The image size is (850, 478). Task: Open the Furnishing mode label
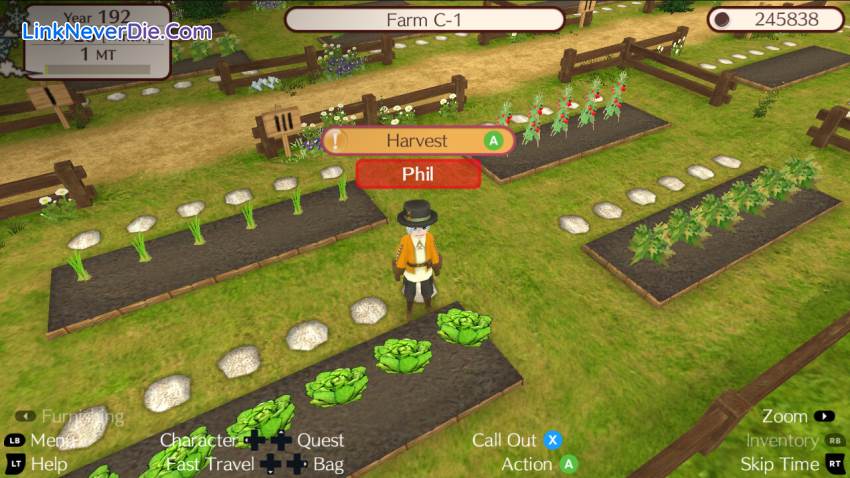tap(83, 416)
